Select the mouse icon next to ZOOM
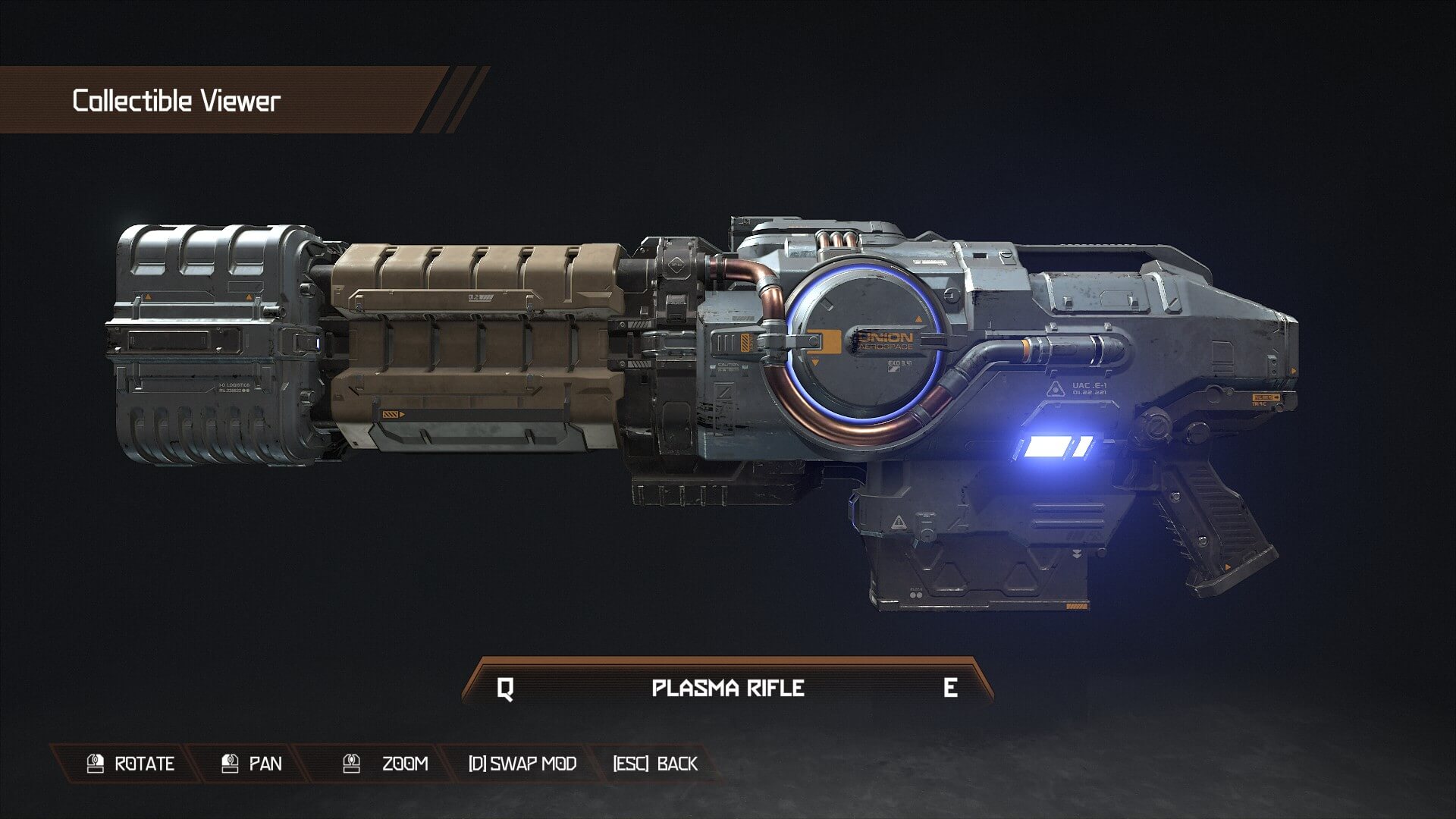 (350, 764)
